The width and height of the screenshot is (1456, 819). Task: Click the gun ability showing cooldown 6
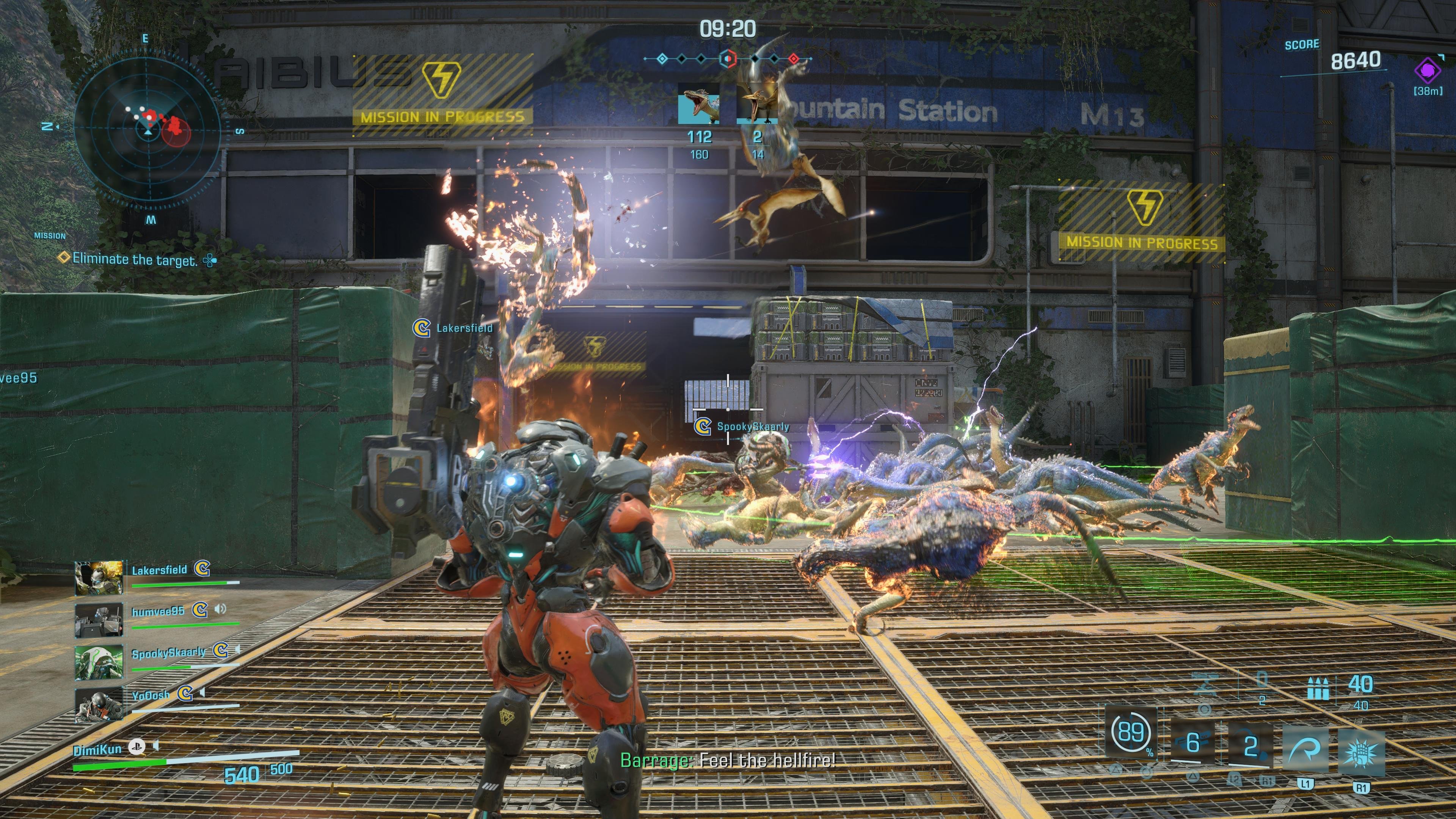pyautogui.click(x=1192, y=743)
